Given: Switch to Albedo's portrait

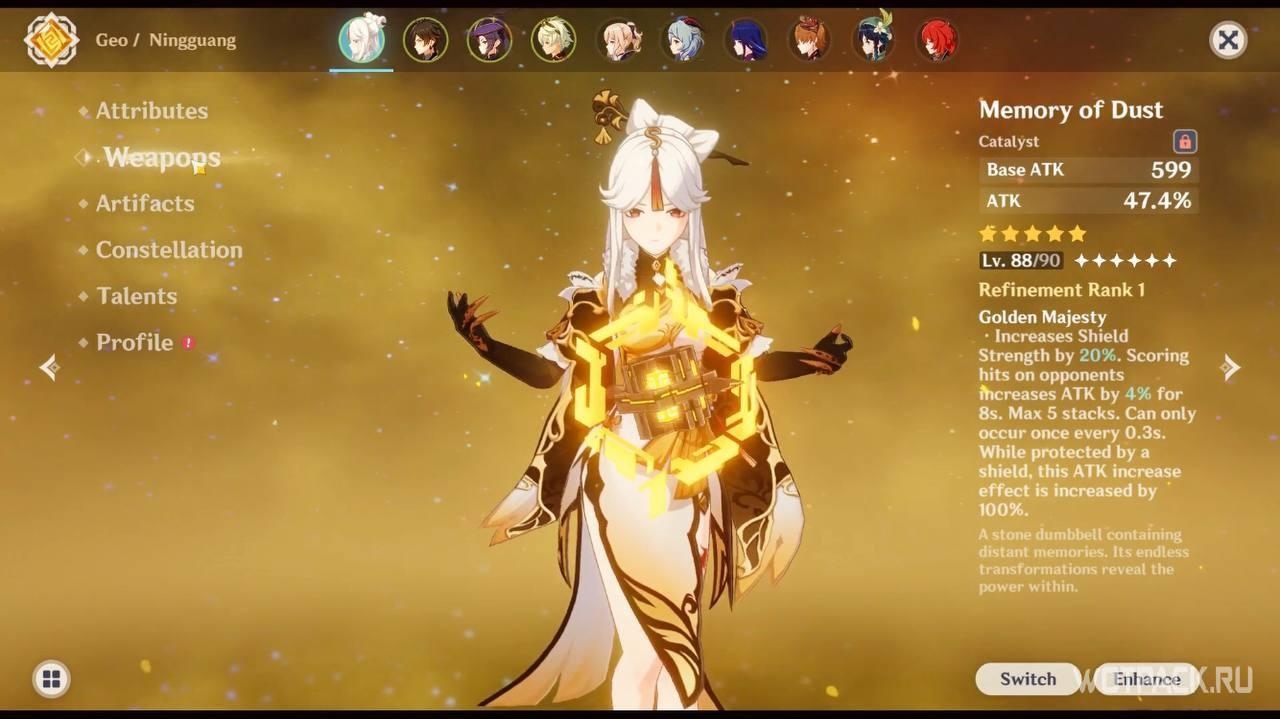Looking at the screenshot, I should tap(553, 40).
